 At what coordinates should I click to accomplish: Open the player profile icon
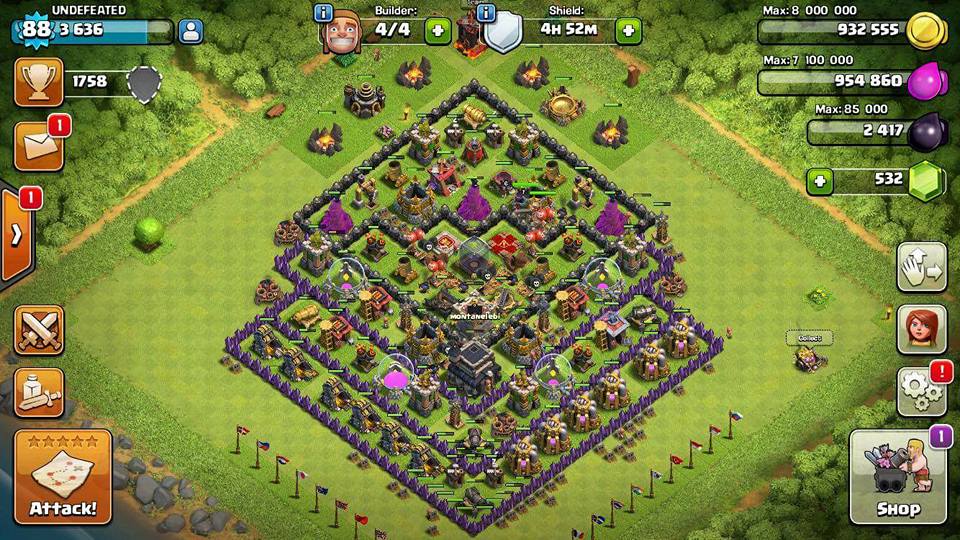(190, 30)
